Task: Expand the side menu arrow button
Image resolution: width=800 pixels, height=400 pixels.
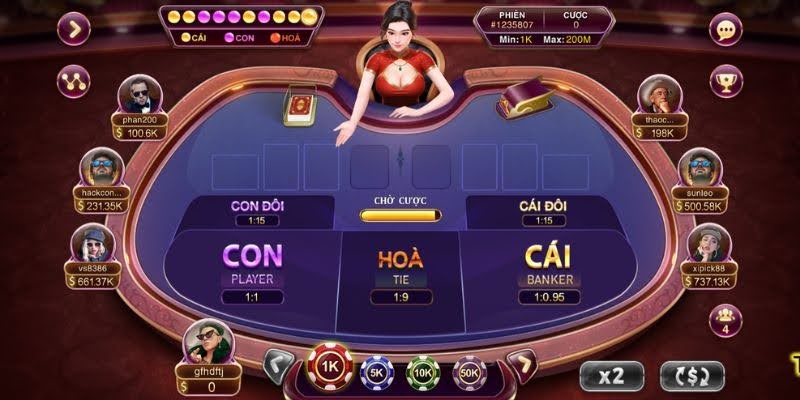Action: [x=74, y=28]
